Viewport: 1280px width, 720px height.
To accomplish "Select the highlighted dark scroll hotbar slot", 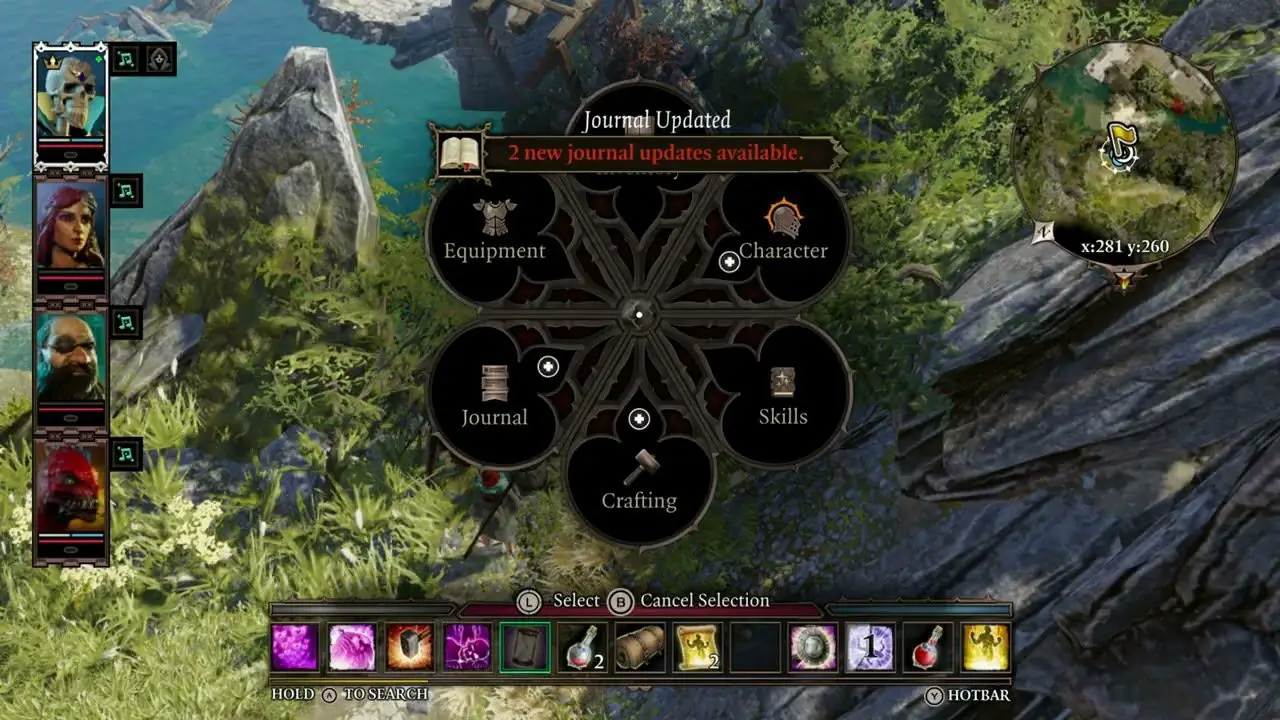I will pos(525,647).
